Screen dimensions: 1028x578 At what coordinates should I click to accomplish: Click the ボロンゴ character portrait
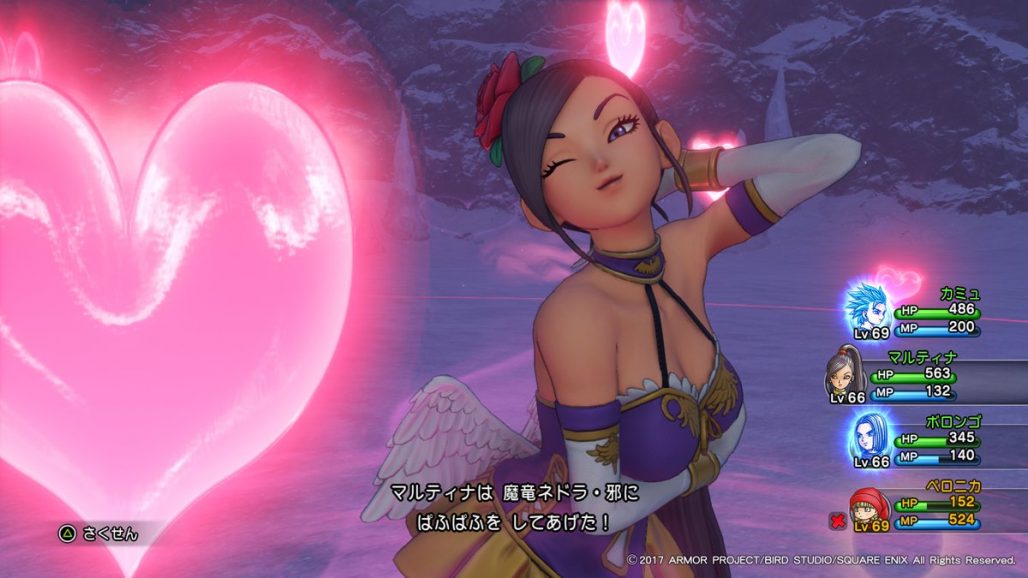pos(870,436)
